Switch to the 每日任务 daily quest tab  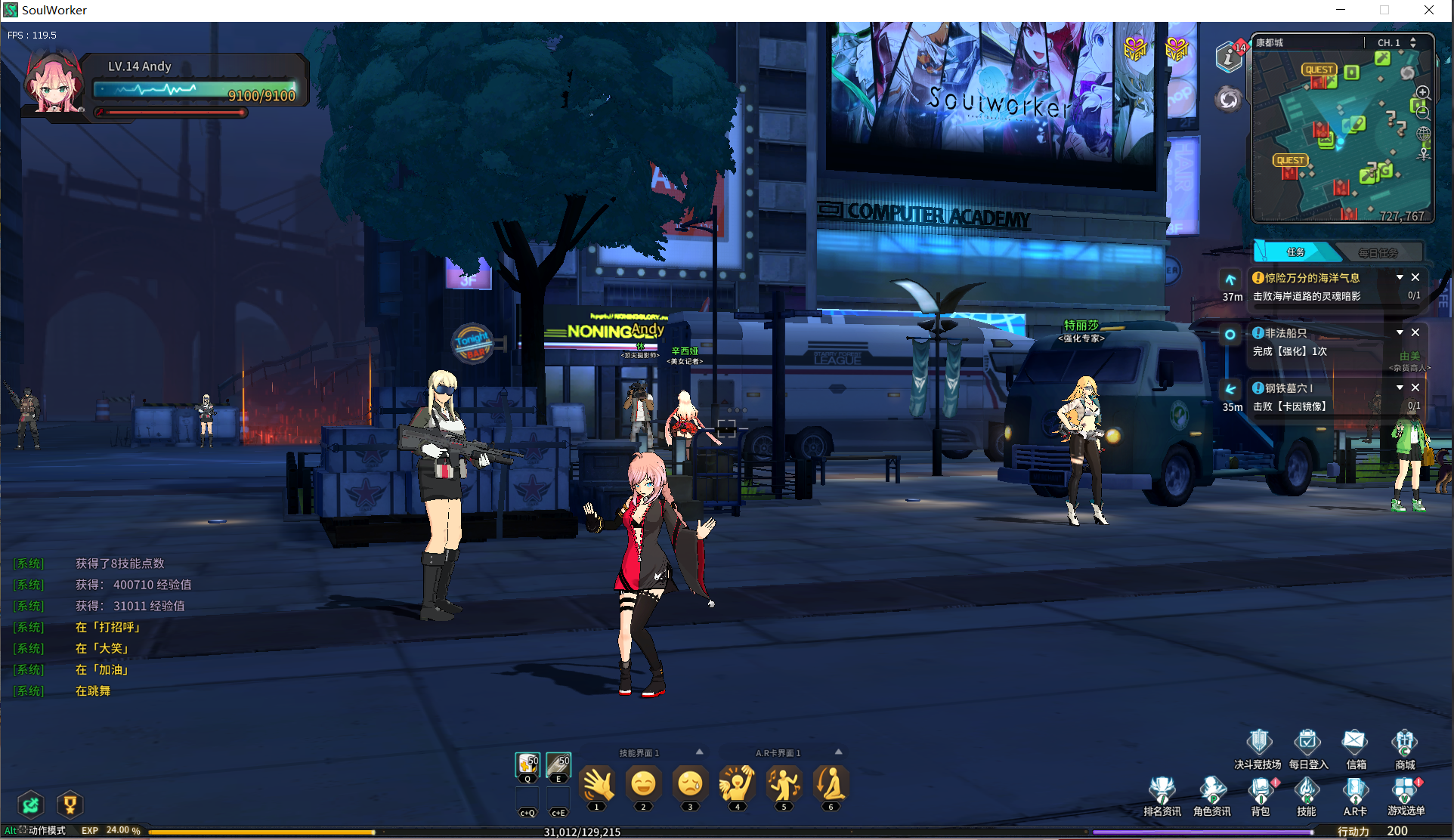[x=1378, y=252]
